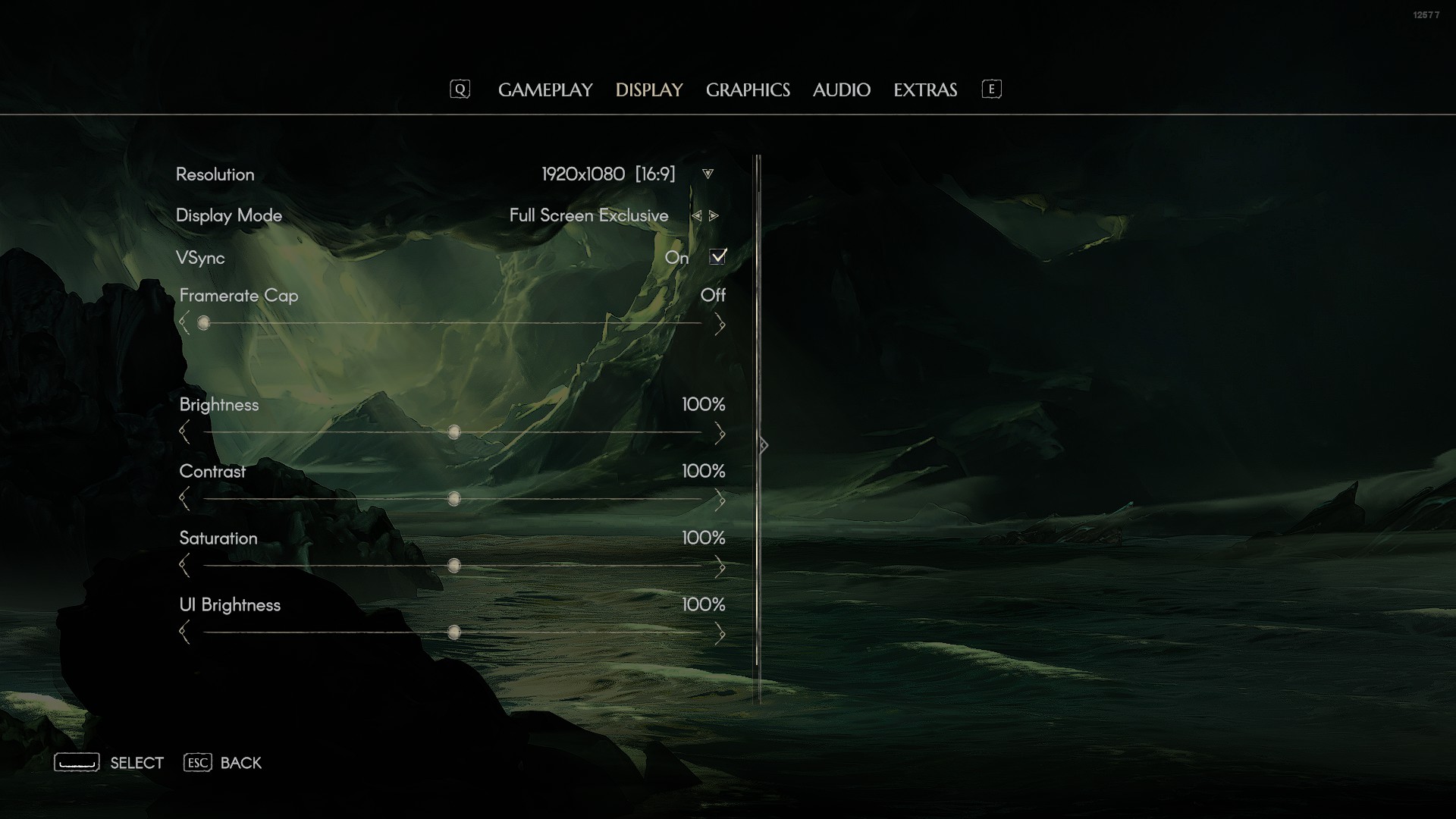Show the Extras tab
The width and height of the screenshot is (1456, 819).
(x=925, y=89)
